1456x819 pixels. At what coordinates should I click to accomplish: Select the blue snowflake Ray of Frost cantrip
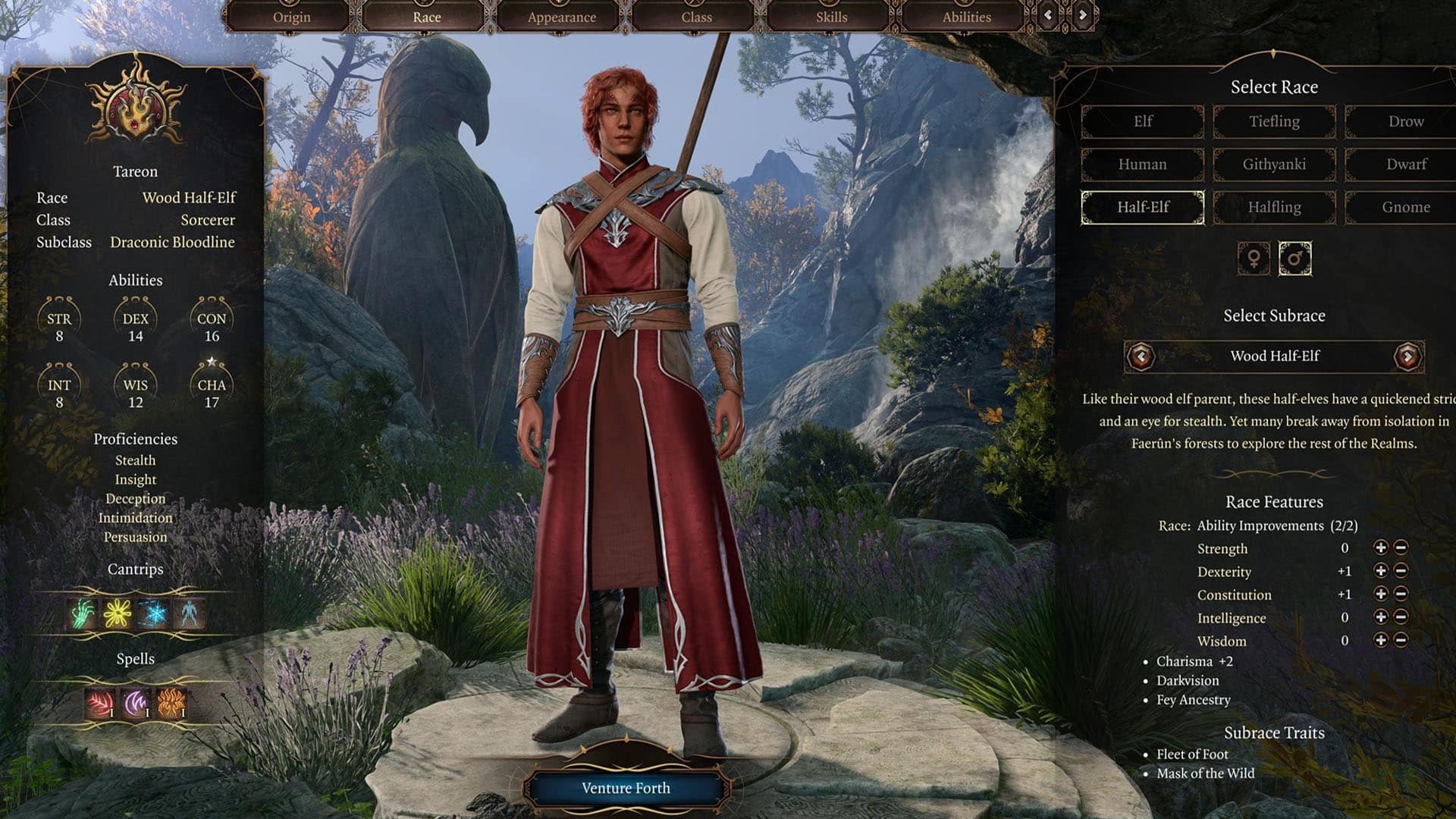point(155,613)
